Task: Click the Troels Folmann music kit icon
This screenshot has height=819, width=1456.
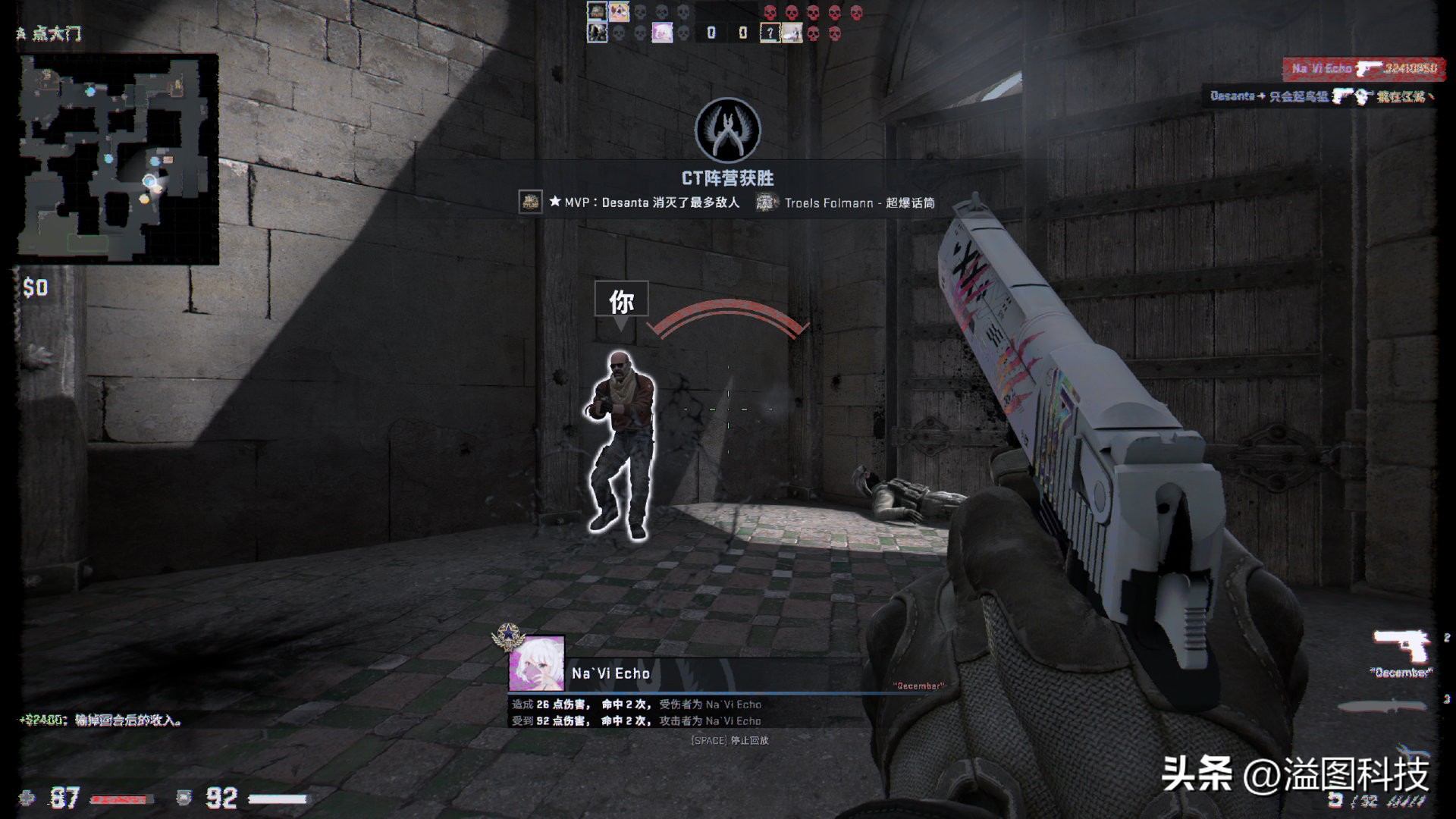Action: coord(766,202)
